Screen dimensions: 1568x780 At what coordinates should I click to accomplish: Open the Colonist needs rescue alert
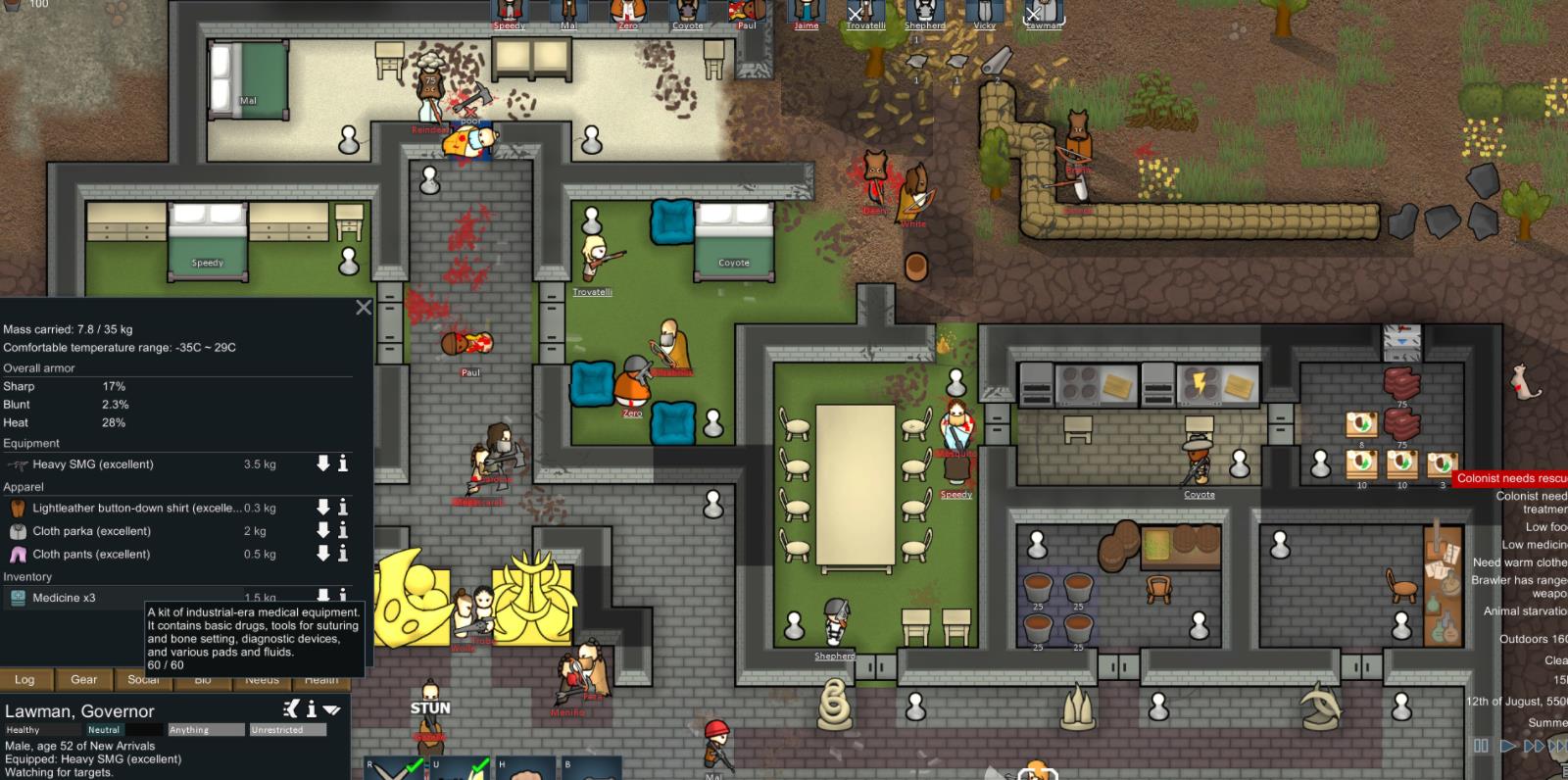(1510, 478)
